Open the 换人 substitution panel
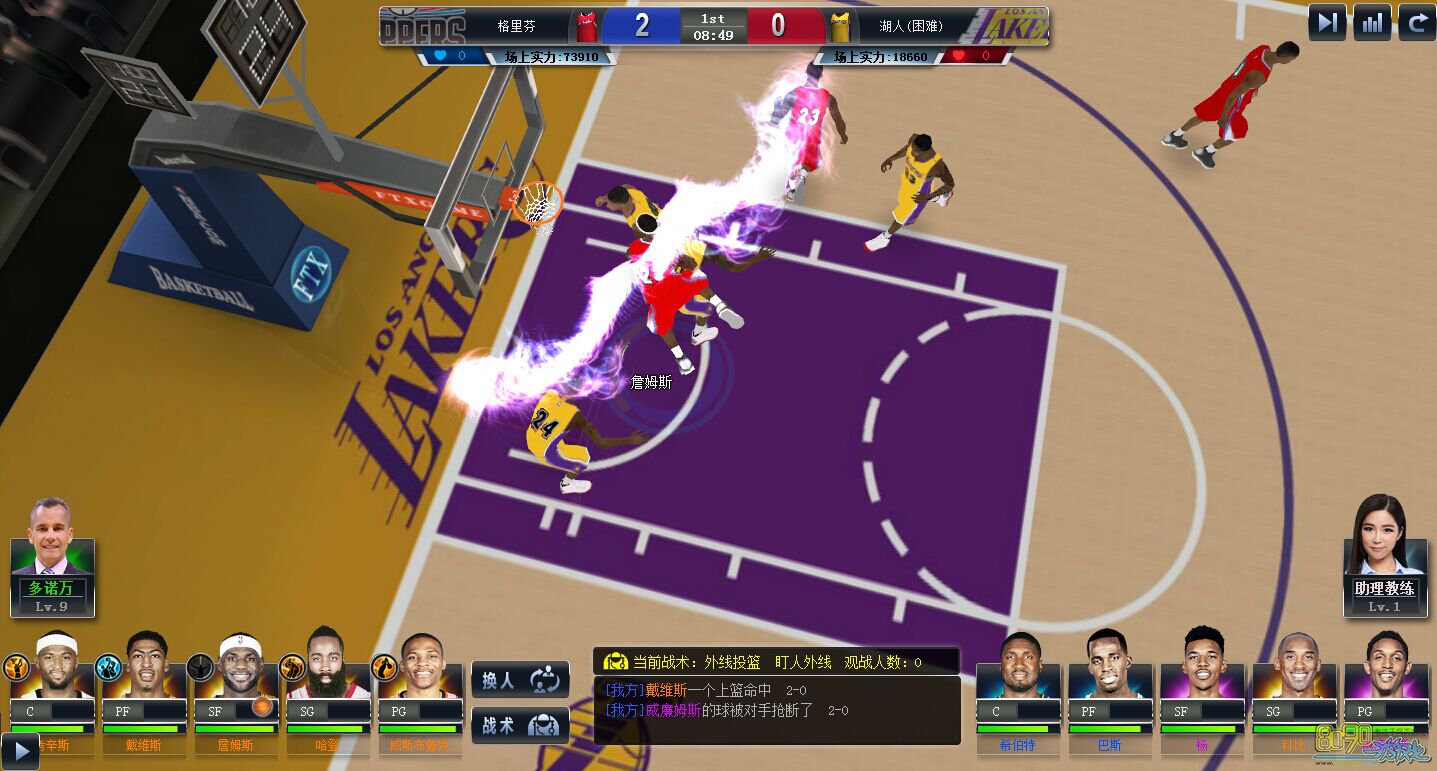 (x=520, y=680)
